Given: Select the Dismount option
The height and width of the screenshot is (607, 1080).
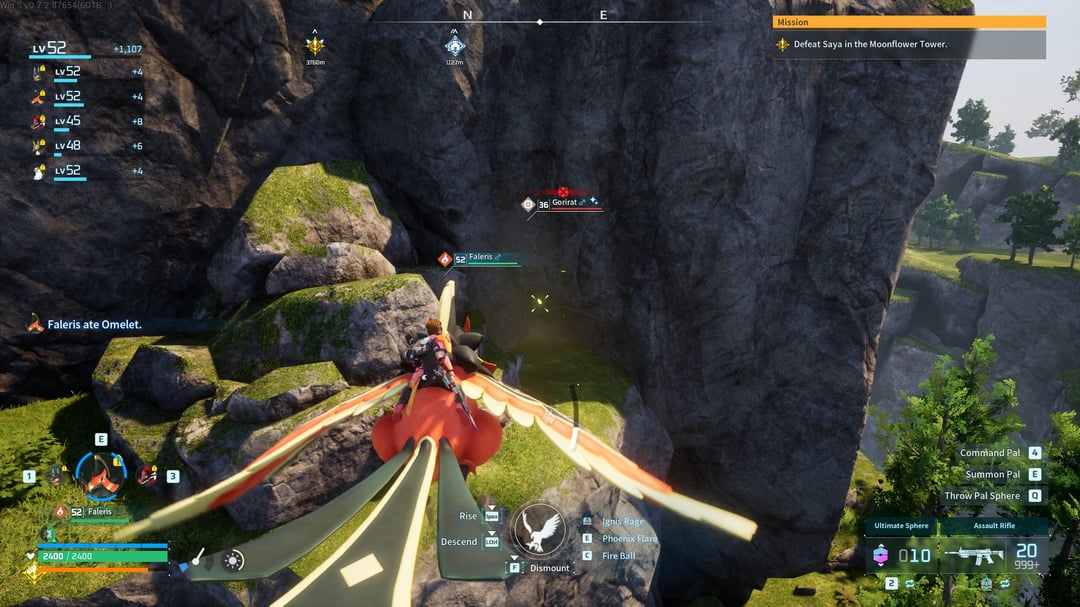Looking at the screenshot, I should [x=549, y=568].
